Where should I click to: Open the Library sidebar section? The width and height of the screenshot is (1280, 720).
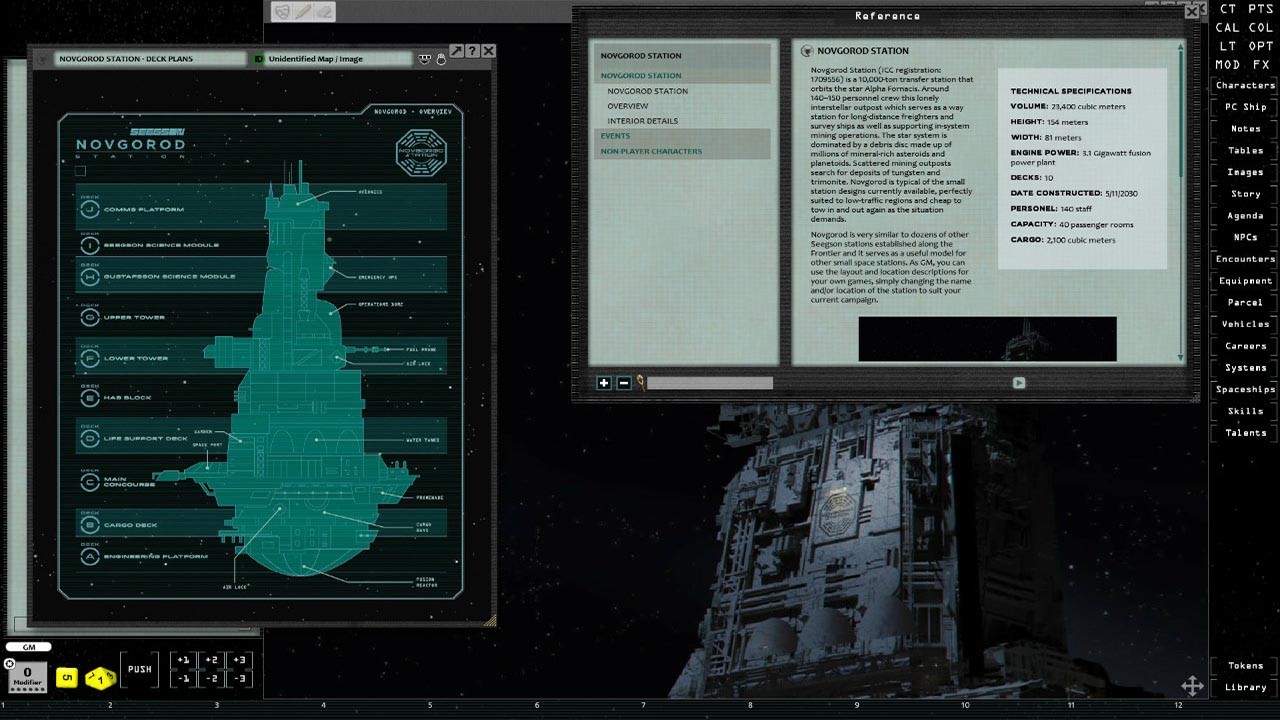tap(1244, 687)
